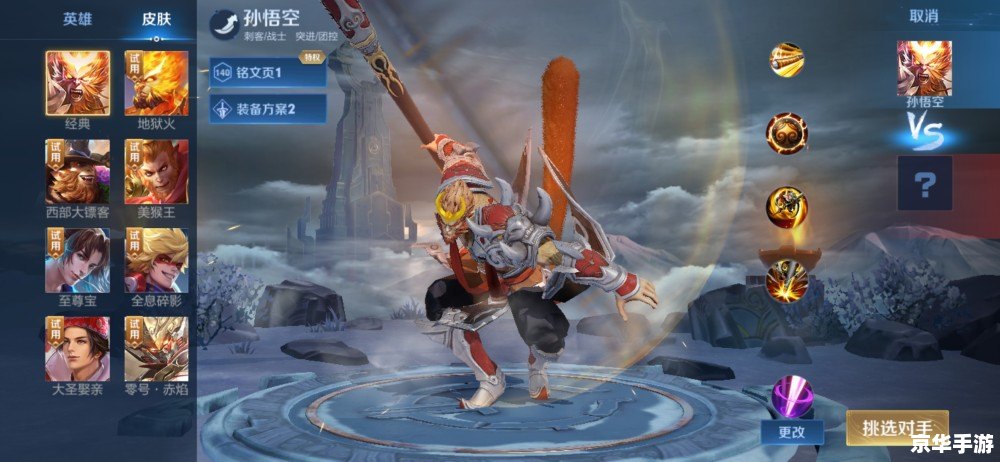The width and height of the screenshot is (1000, 462).
Task: Click 取消 to cancel
Action: pos(923,16)
